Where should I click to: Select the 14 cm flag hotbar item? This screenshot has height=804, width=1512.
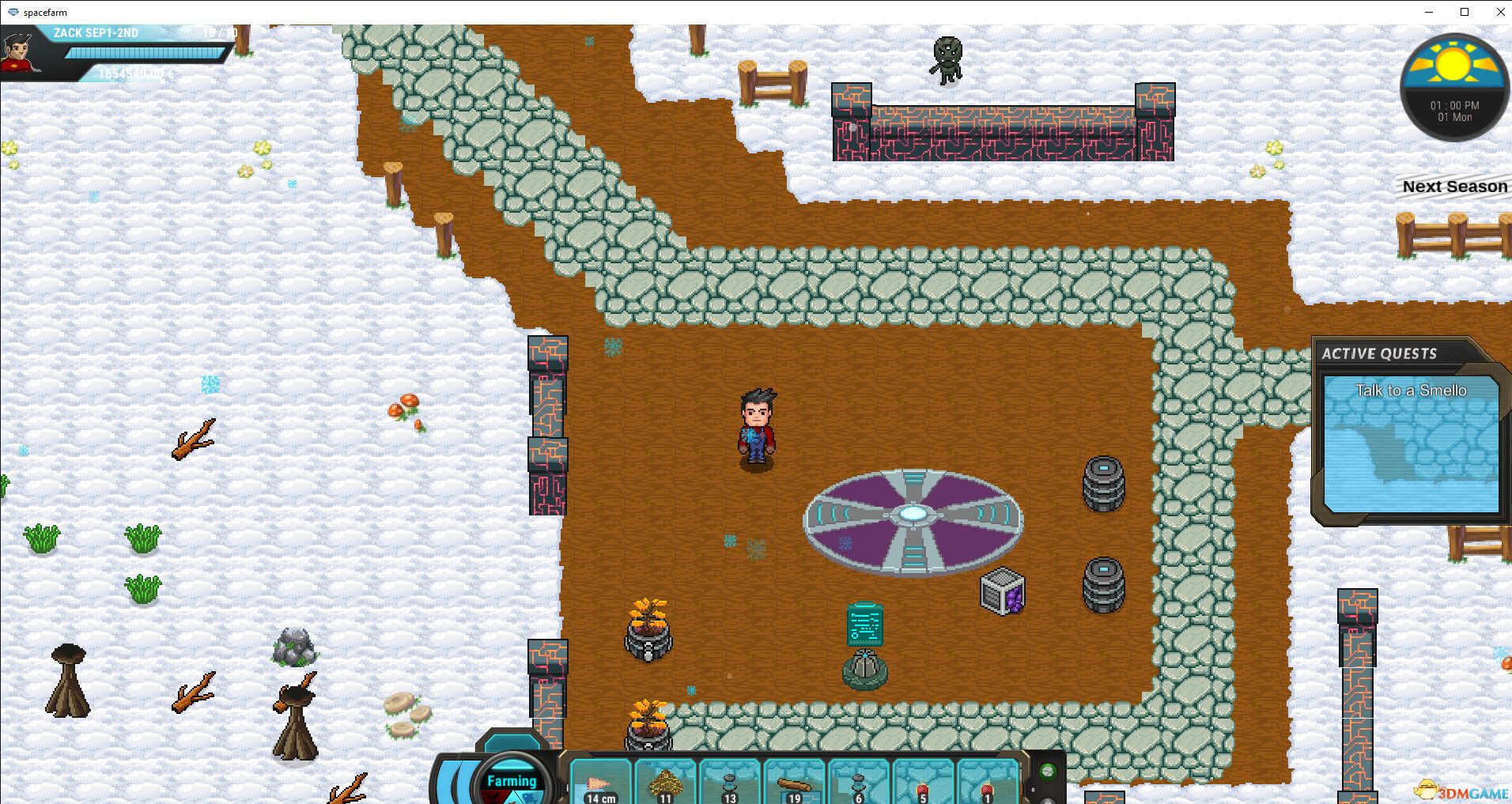point(601,779)
